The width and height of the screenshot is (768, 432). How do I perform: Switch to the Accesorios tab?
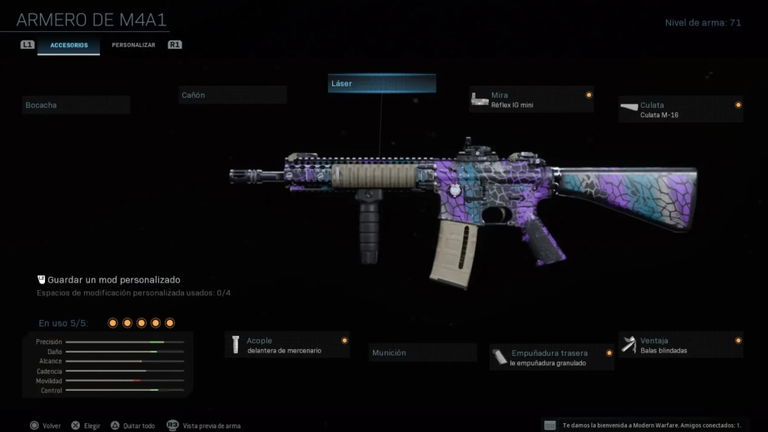pyautogui.click(x=68, y=45)
